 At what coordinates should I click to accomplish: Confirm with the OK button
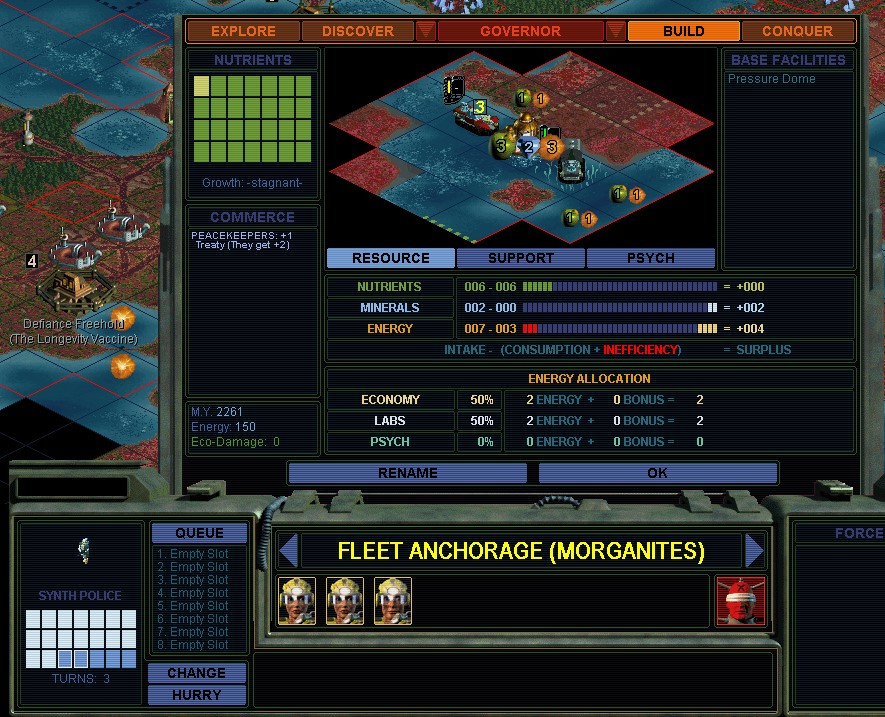(x=657, y=473)
